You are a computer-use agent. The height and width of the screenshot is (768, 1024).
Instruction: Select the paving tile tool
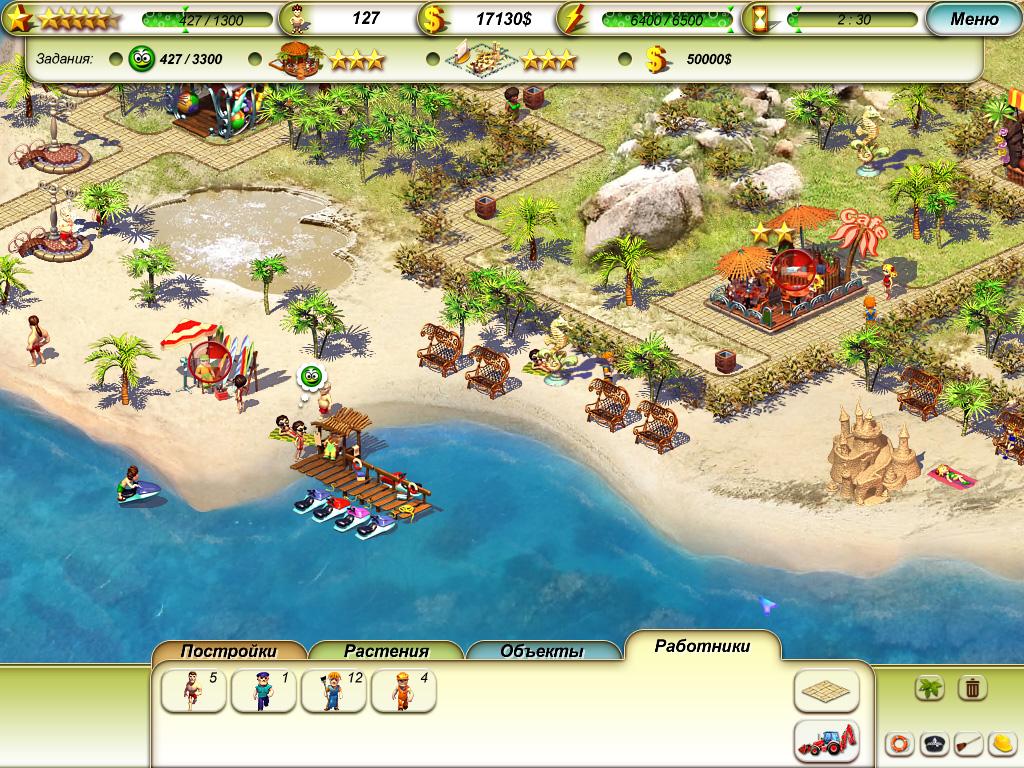827,691
